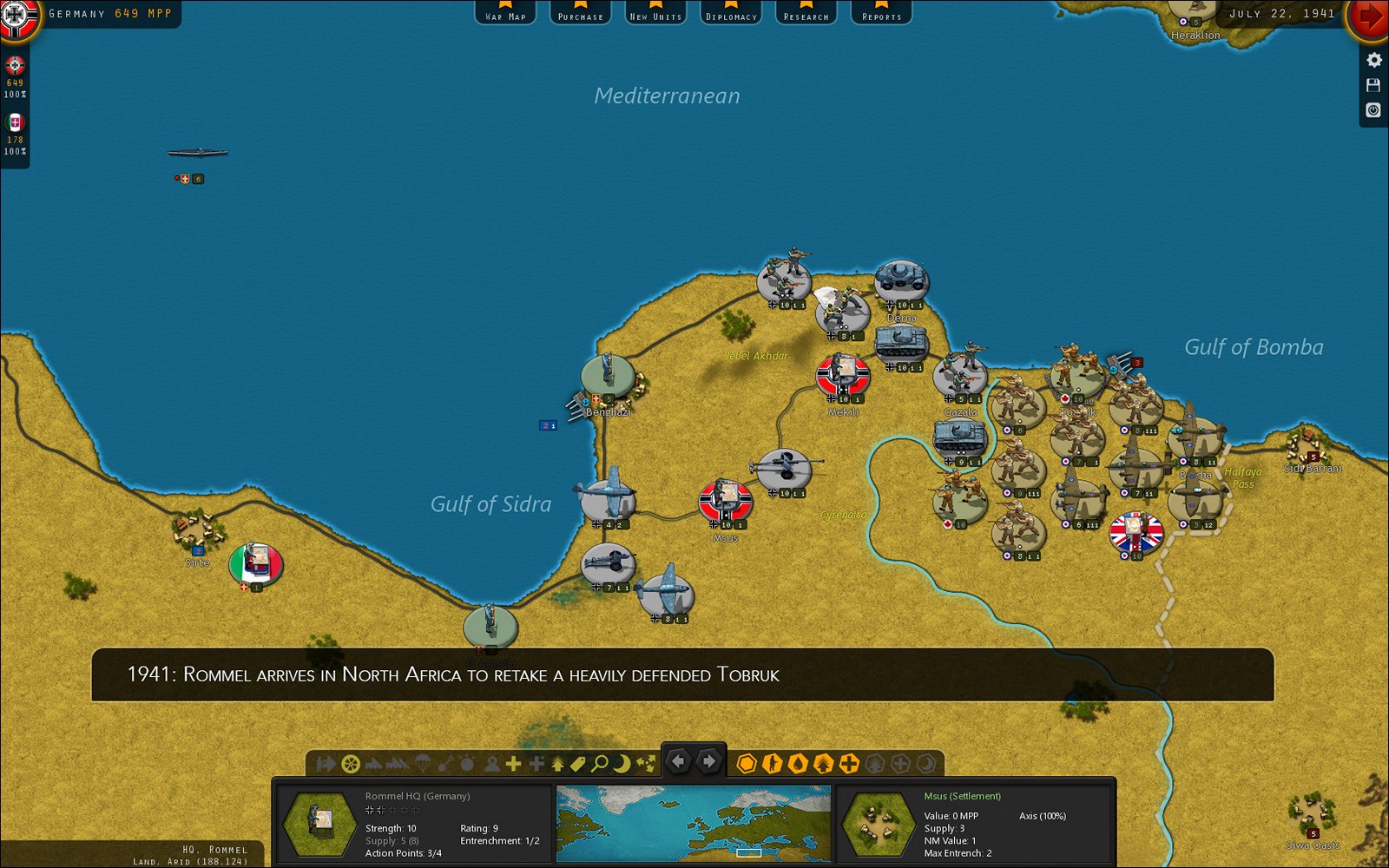Save the game with the floppy disk icon

click(x=1374, y=85)
